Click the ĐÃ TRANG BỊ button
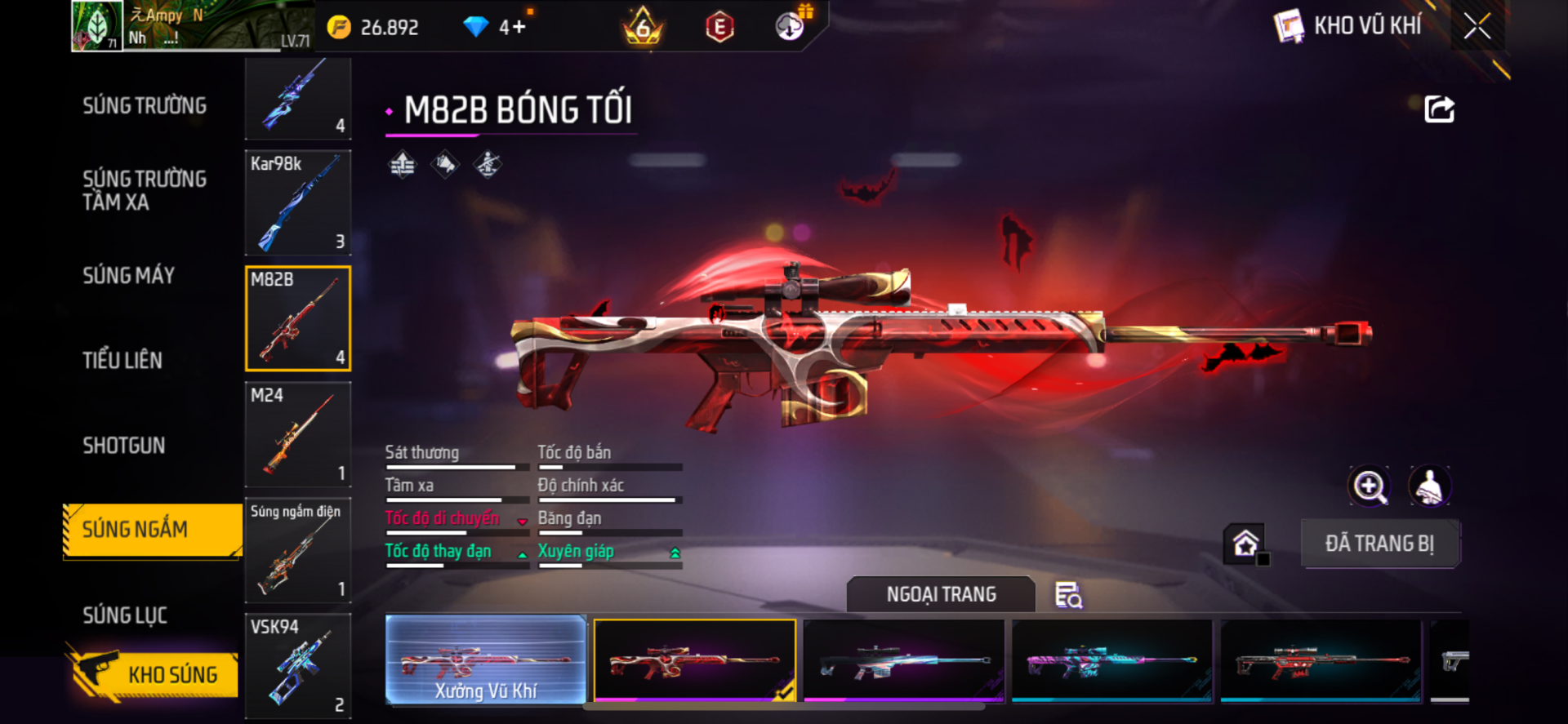The height and width of the screenshot is (724, 1568). [x=1379, y=544]
